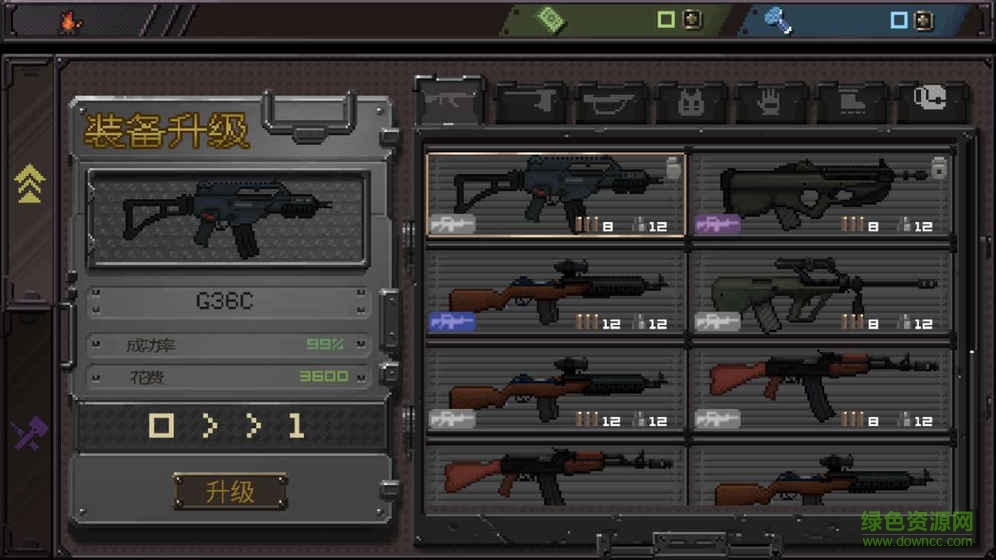Switch to the boots category tab
This screenshot has width=996, height=560.
851,103
